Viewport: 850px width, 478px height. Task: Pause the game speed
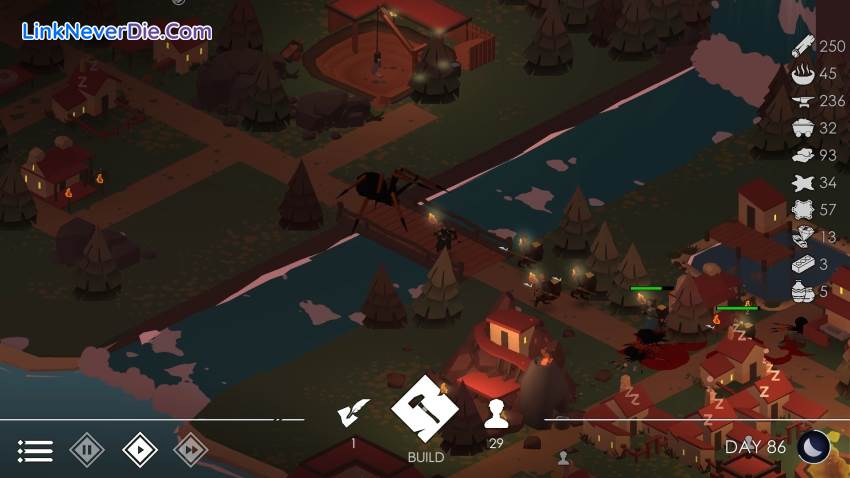pos(87,451)
